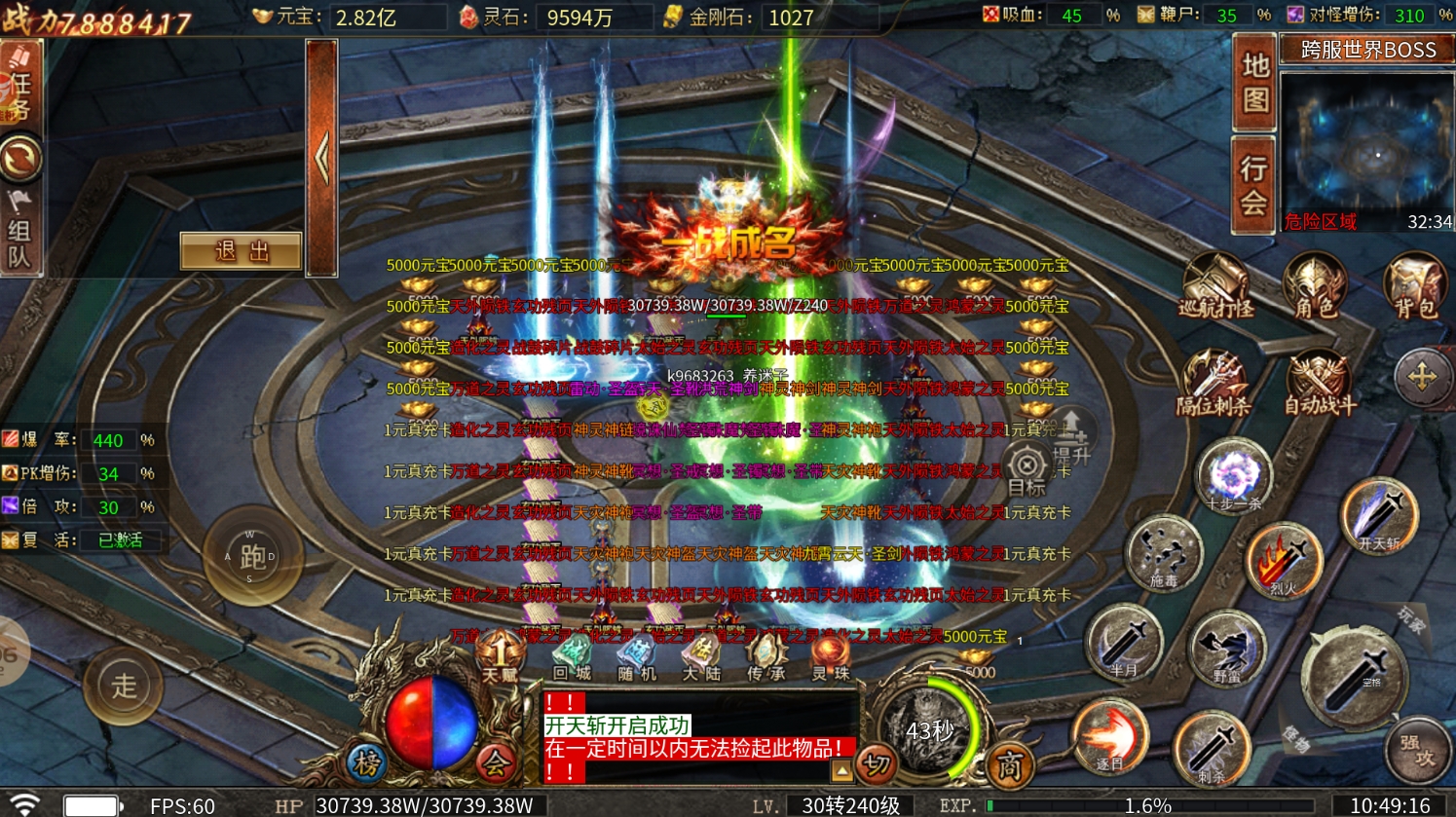Toggle 自动战斗 auto battle

tap(1319, 384)
